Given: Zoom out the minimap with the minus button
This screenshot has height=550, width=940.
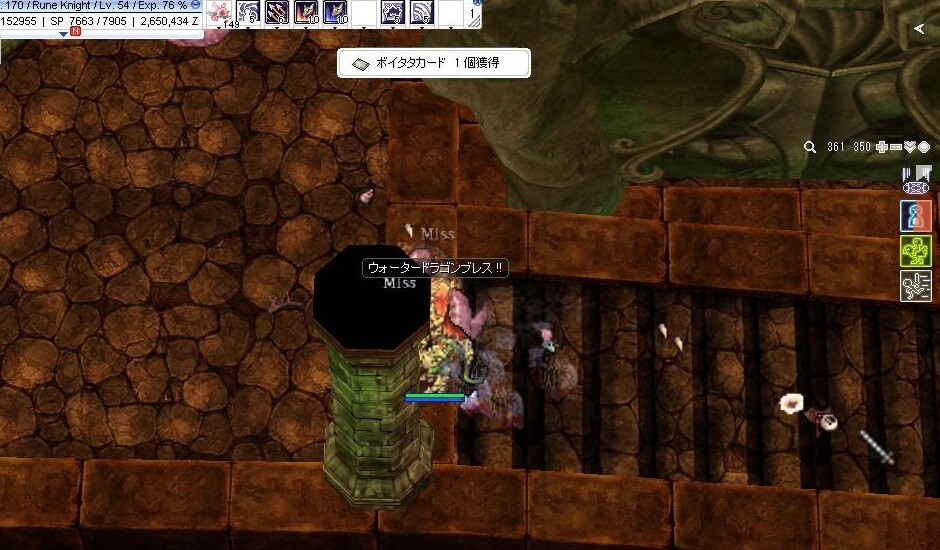Looking at the screenshot, I should (x=895, y=147).
